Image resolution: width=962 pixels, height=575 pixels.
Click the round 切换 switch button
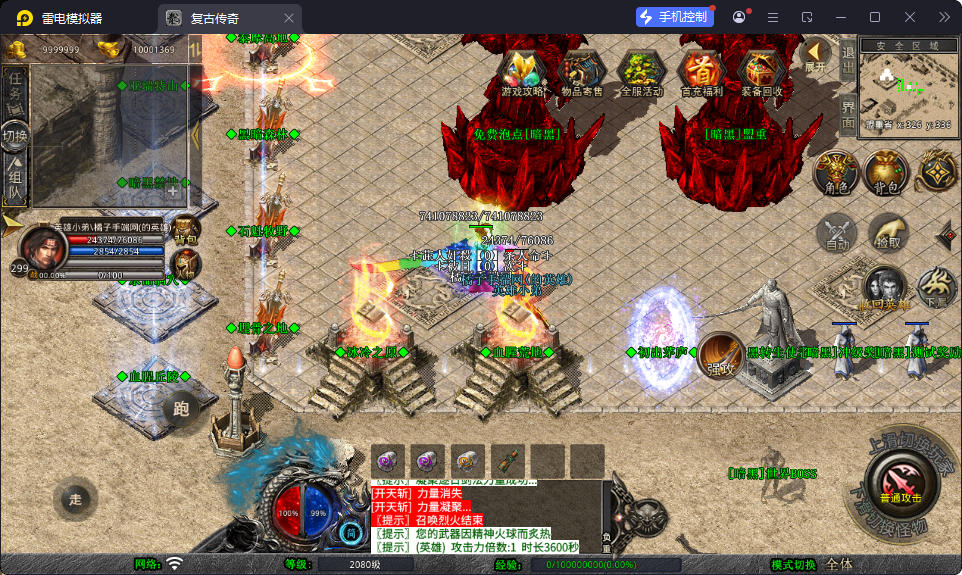(15, 135)
